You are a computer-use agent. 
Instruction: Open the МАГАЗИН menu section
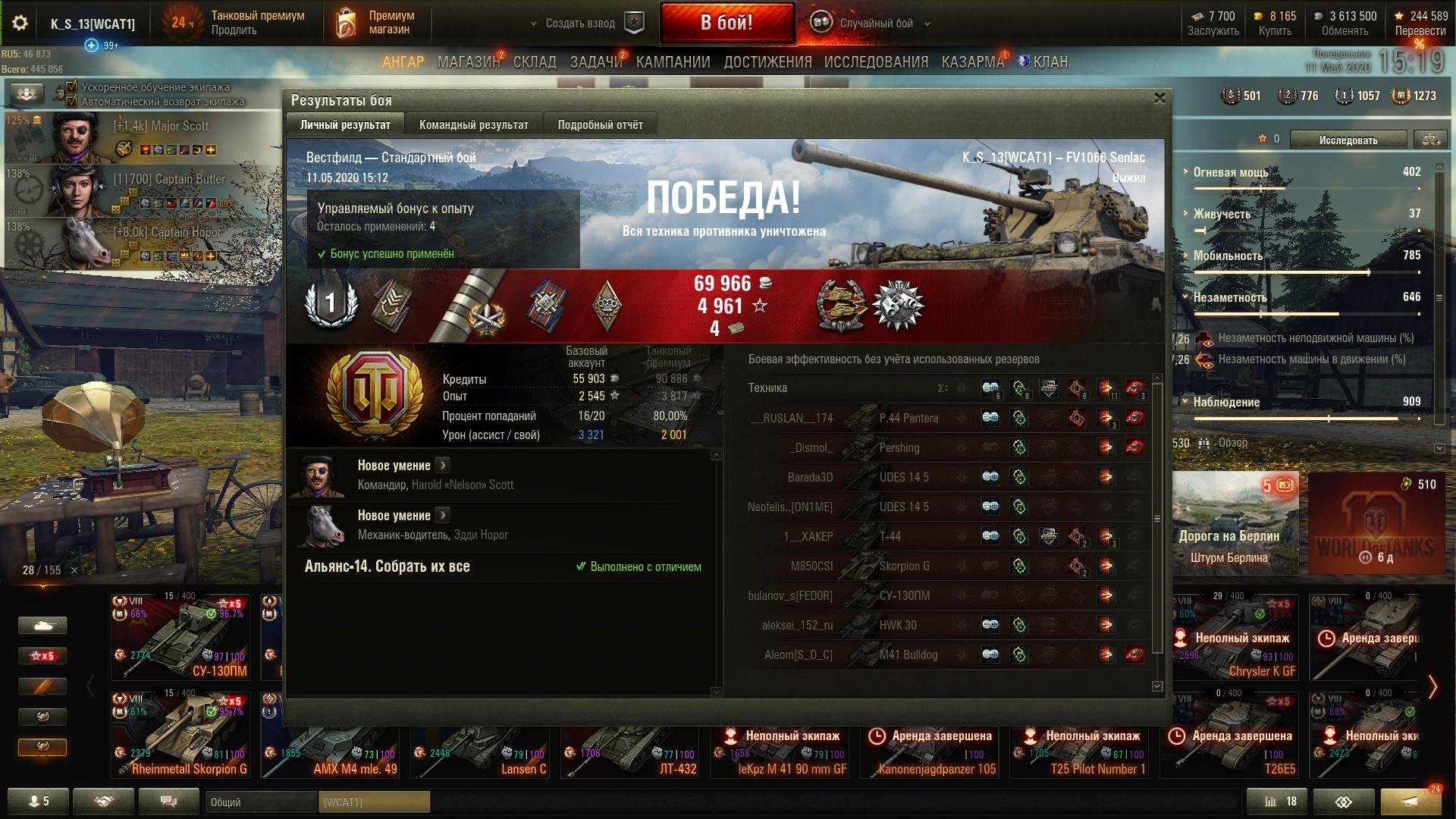468,62
